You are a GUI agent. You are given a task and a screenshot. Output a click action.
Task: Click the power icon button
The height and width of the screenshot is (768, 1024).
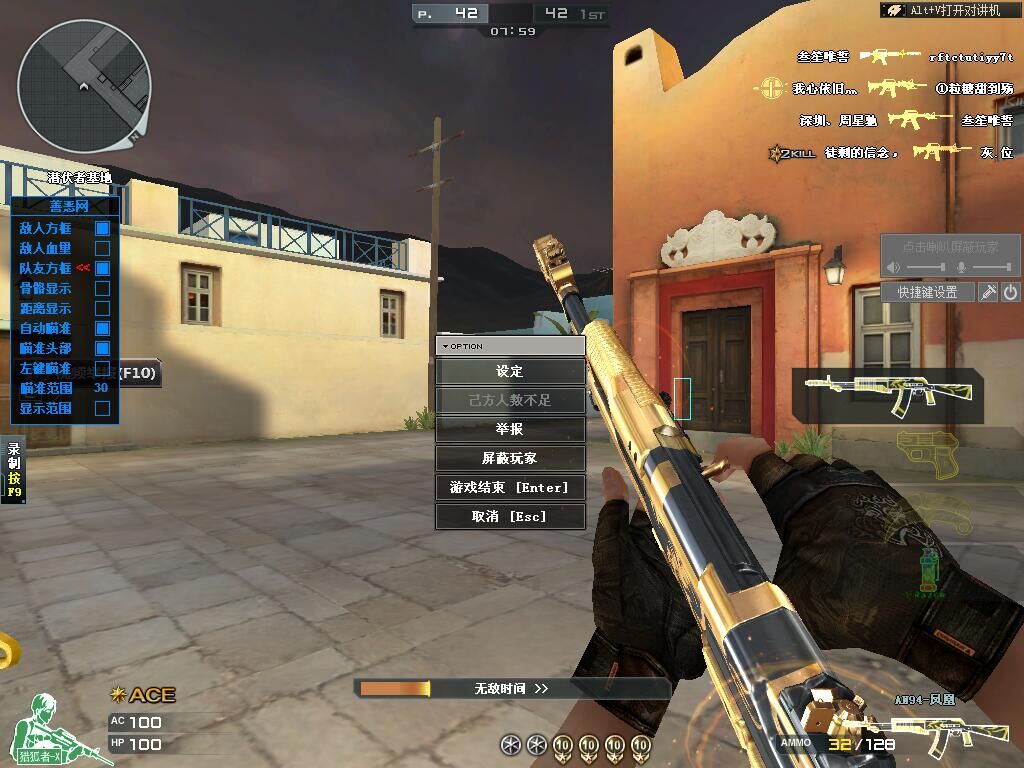pyautogui.click(x=1010, y=292)
